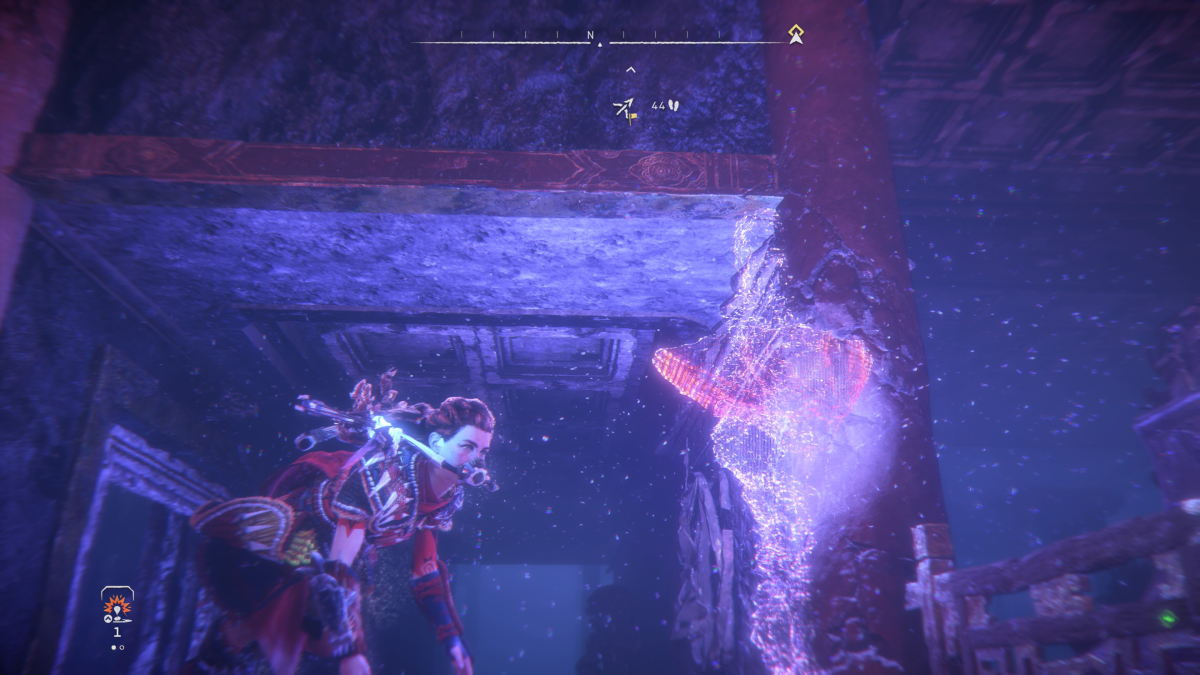Click the north indicator on the compass bar
The width and height of the screenshot is (1200, 675).
[591, 36]
